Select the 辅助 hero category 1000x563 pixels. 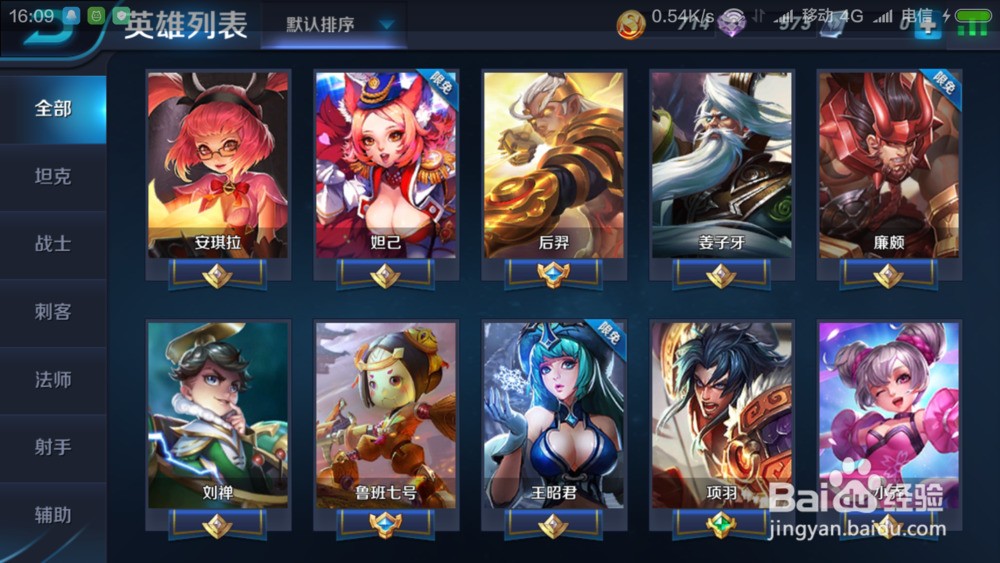pos(53,515)
